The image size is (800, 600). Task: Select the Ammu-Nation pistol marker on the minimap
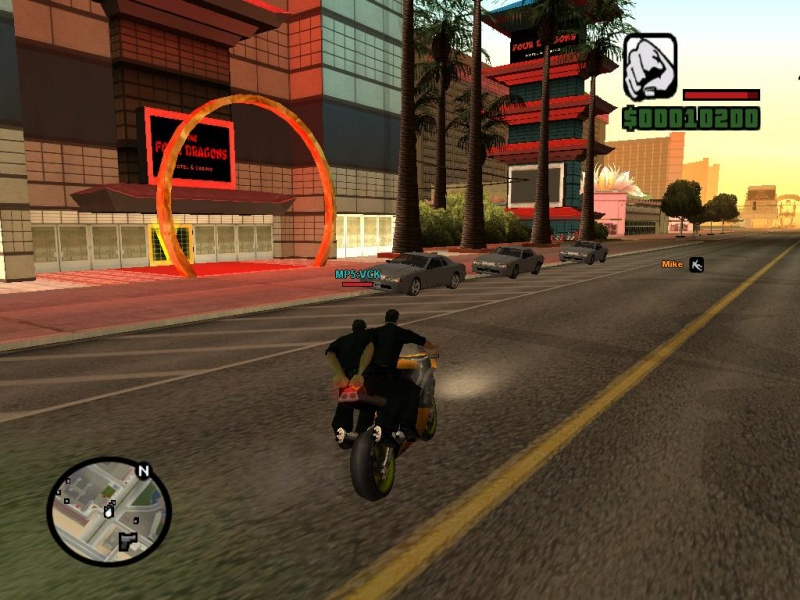coord(127,542)
